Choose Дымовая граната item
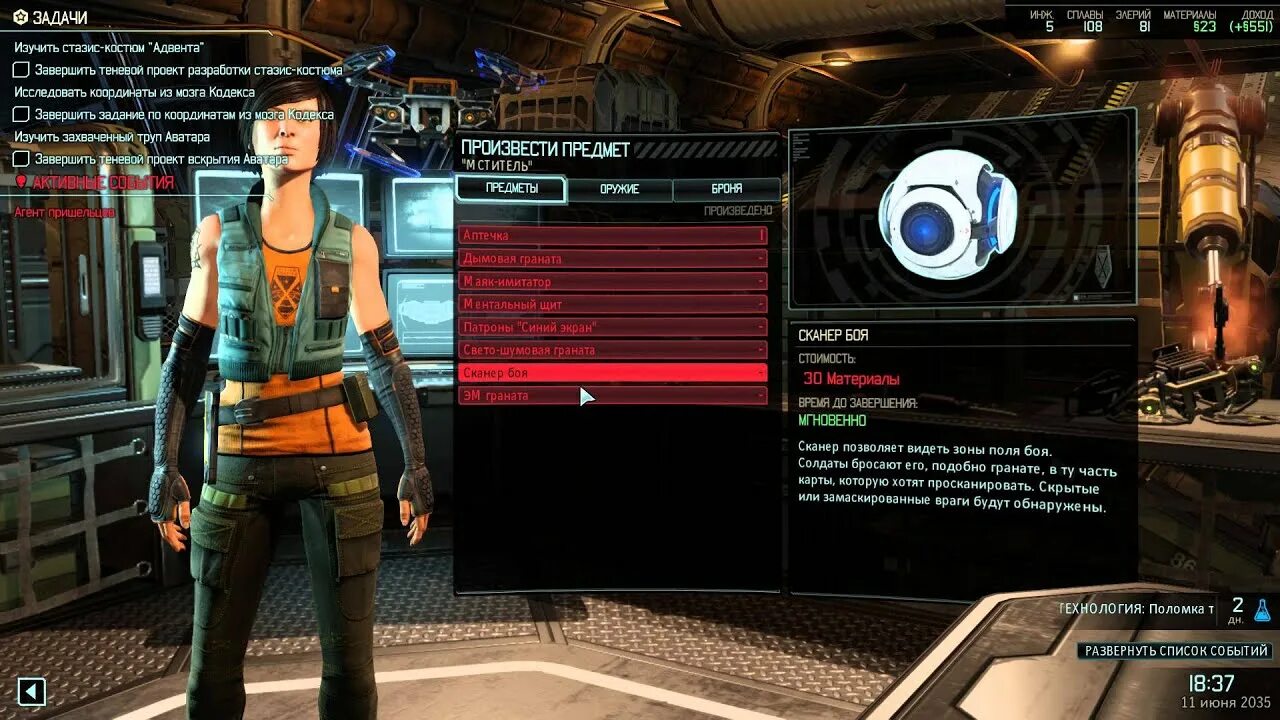The height and width of the screenshot is (720, 1280). [x=612, y=259]
